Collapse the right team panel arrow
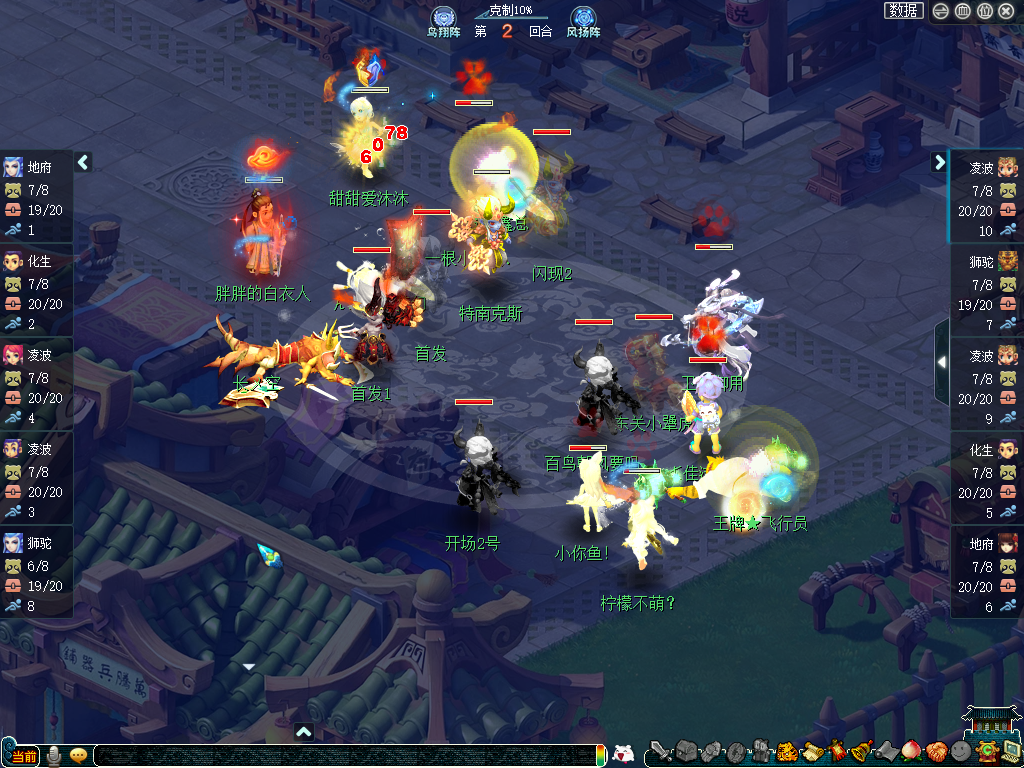Screen dimensions: 1024x768 coord(940,162)
